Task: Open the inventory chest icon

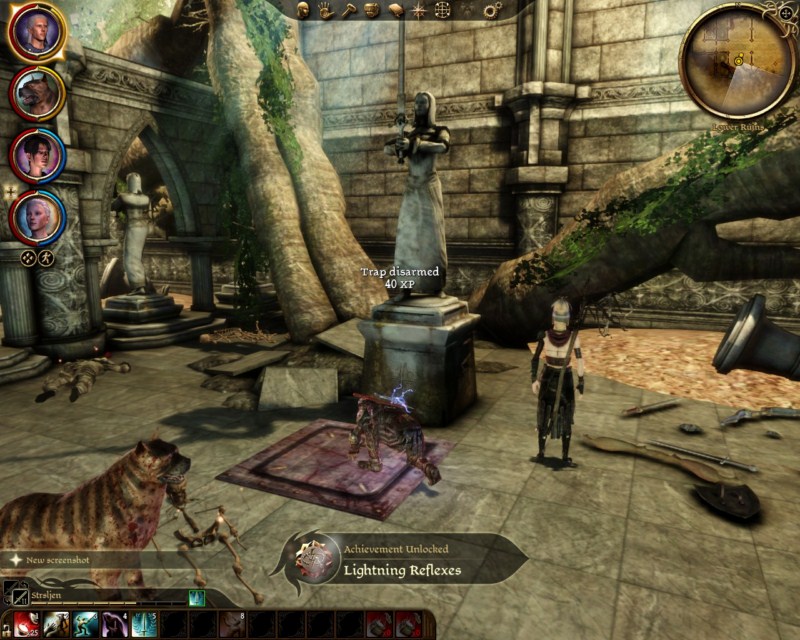Action: pos(371,10)
